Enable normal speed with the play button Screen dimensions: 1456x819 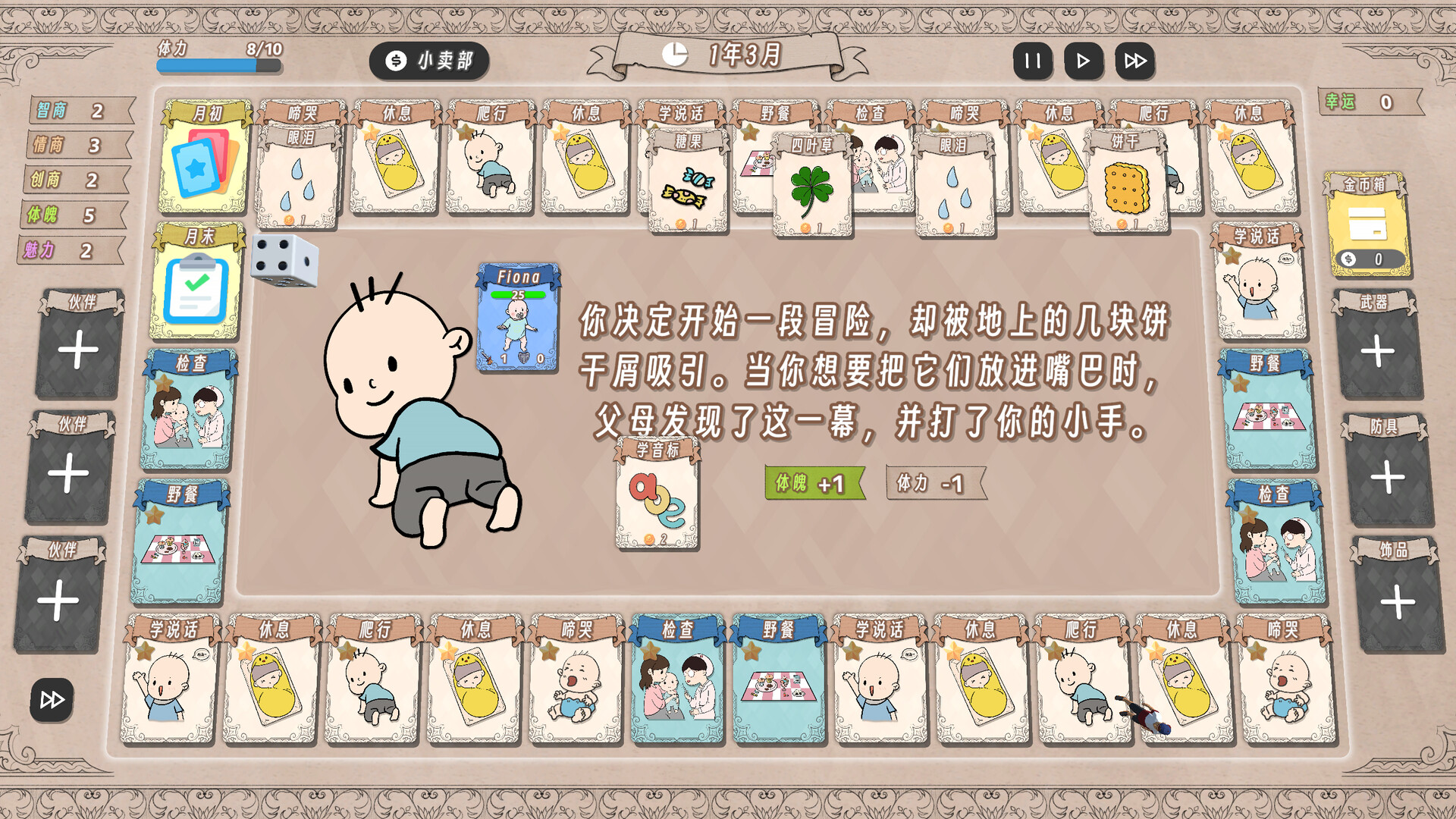[1084, 61]
